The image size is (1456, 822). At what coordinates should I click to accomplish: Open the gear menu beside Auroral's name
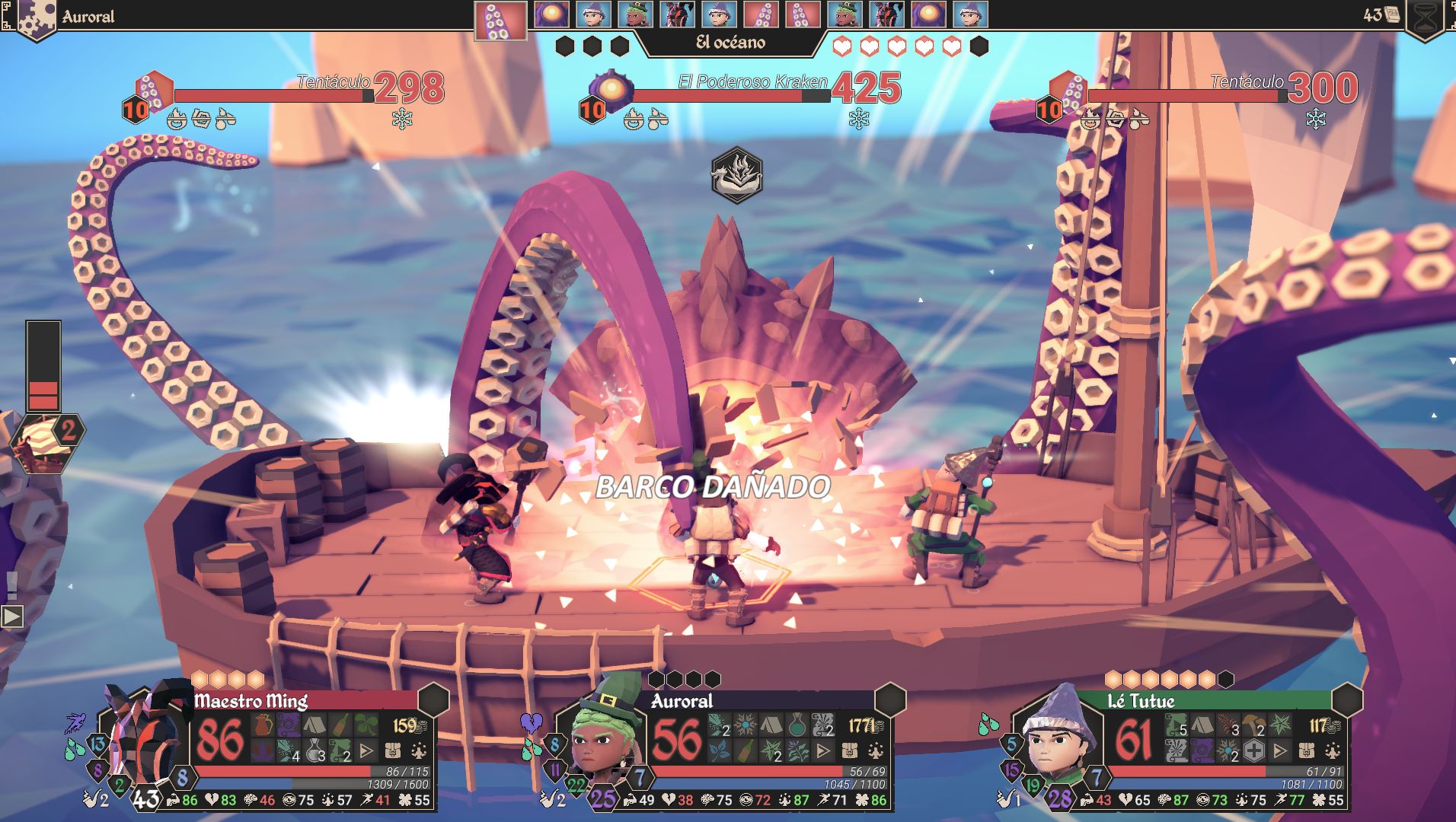34,18
